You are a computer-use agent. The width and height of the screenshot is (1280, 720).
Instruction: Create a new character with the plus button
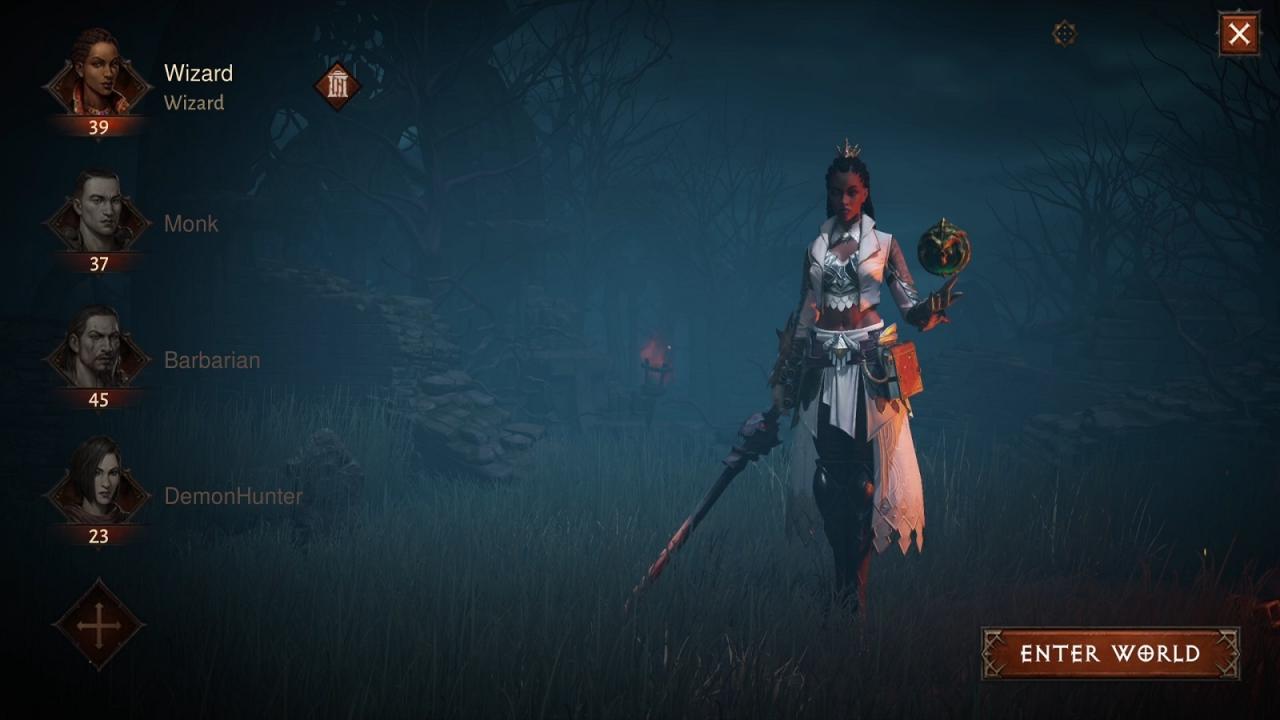98,626
